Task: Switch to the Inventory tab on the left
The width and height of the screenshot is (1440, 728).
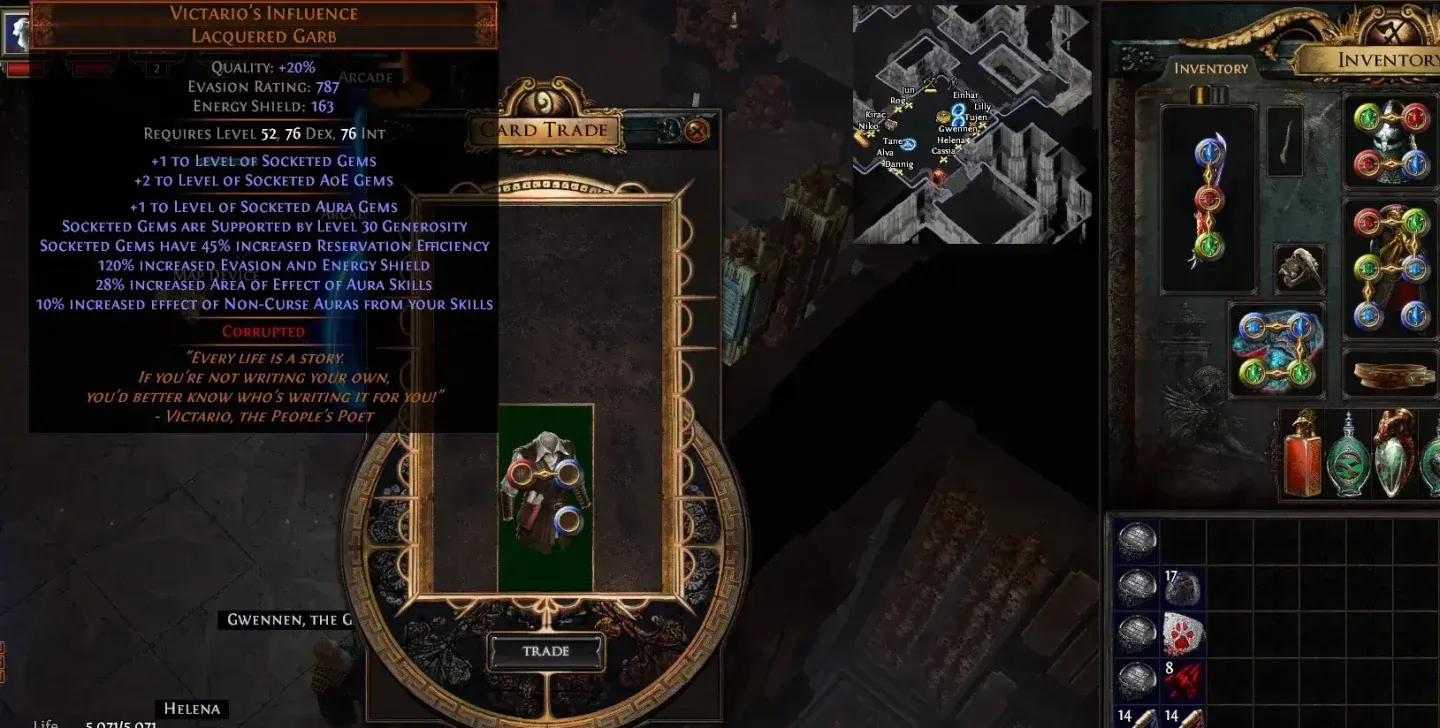Action: tap(1211, 68)
